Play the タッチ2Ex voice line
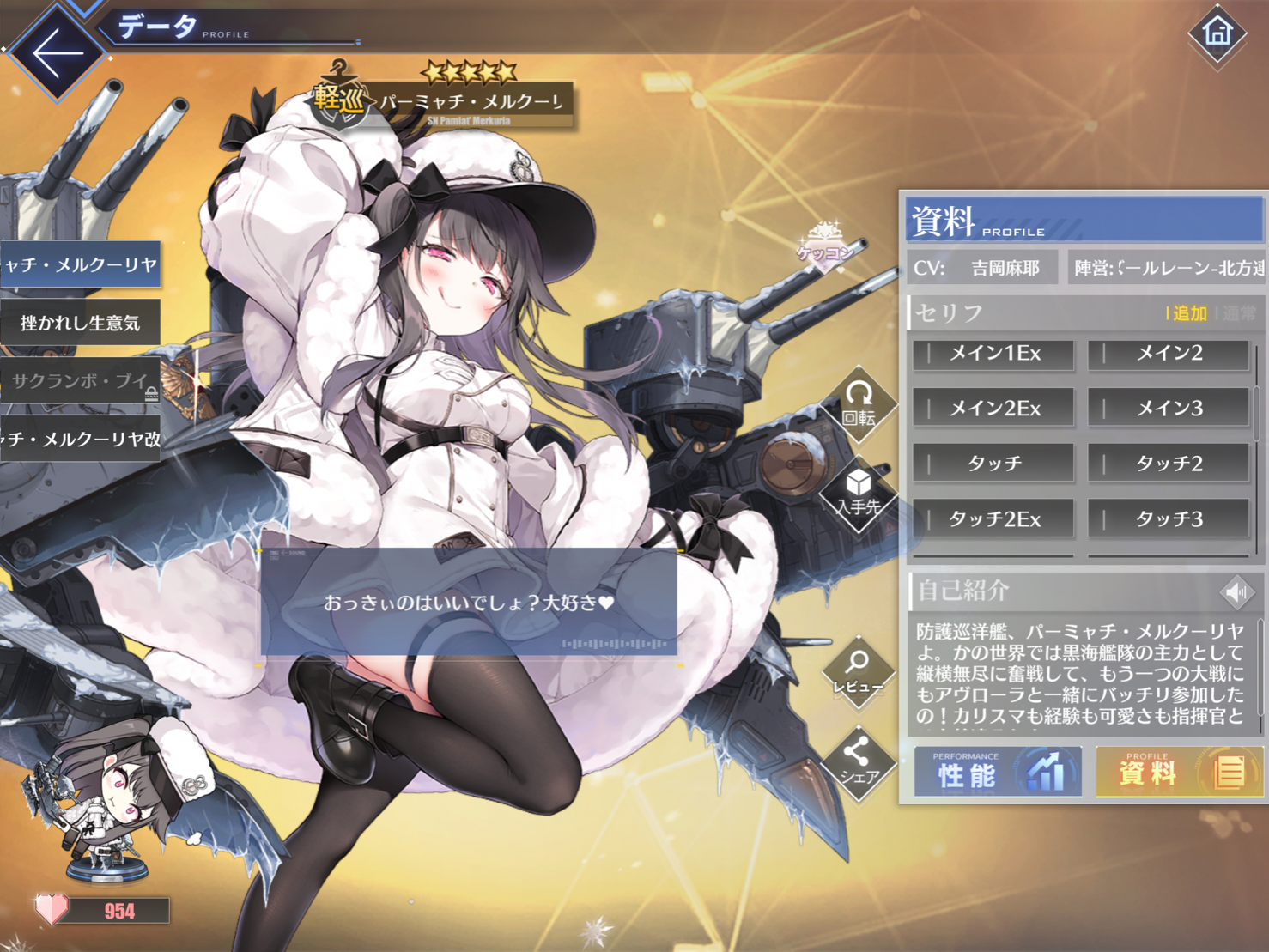1269x952 pixels. click(x=993, y=518)
